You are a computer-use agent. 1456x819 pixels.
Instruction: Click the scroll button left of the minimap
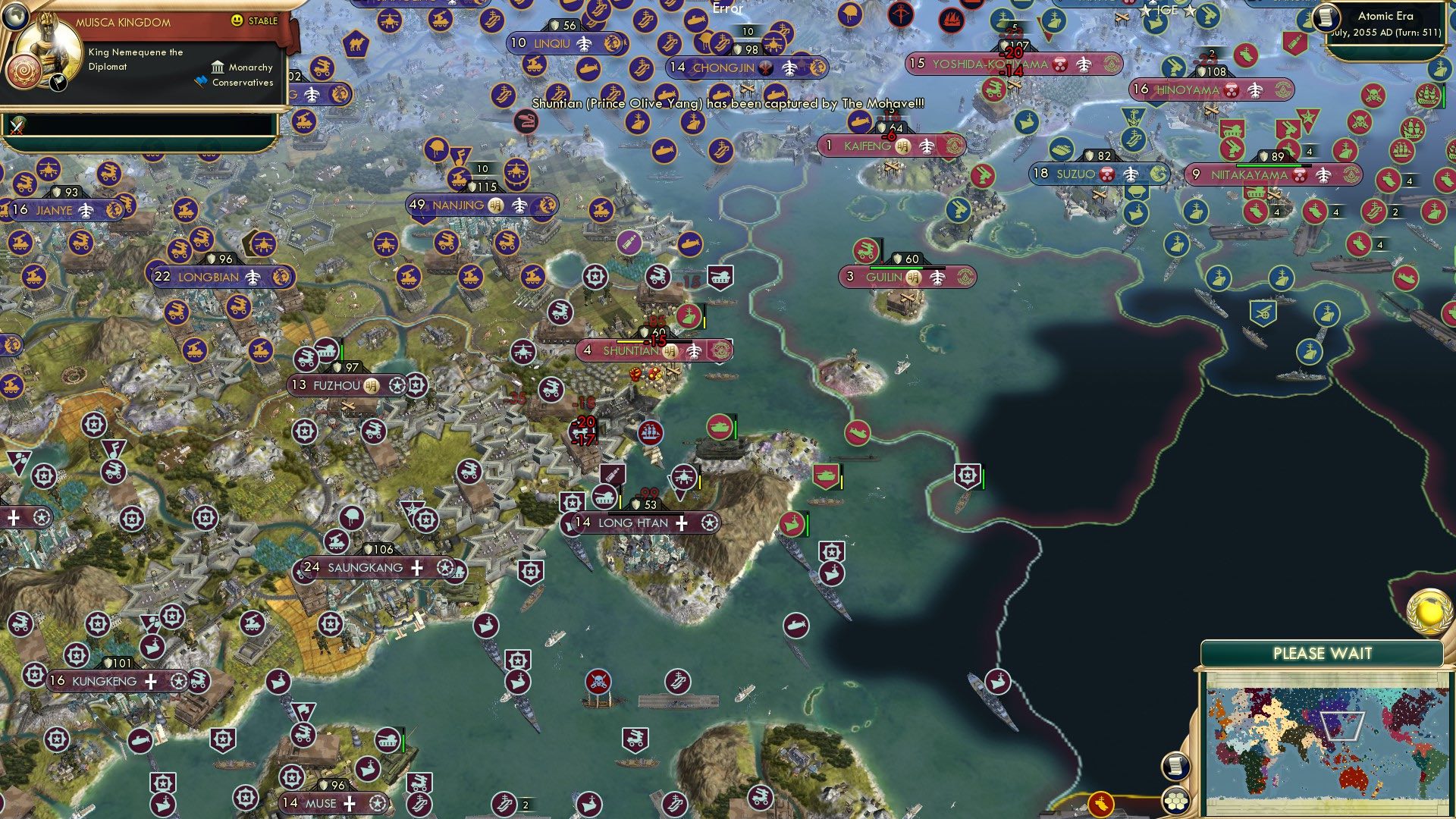pos(1175,766)
